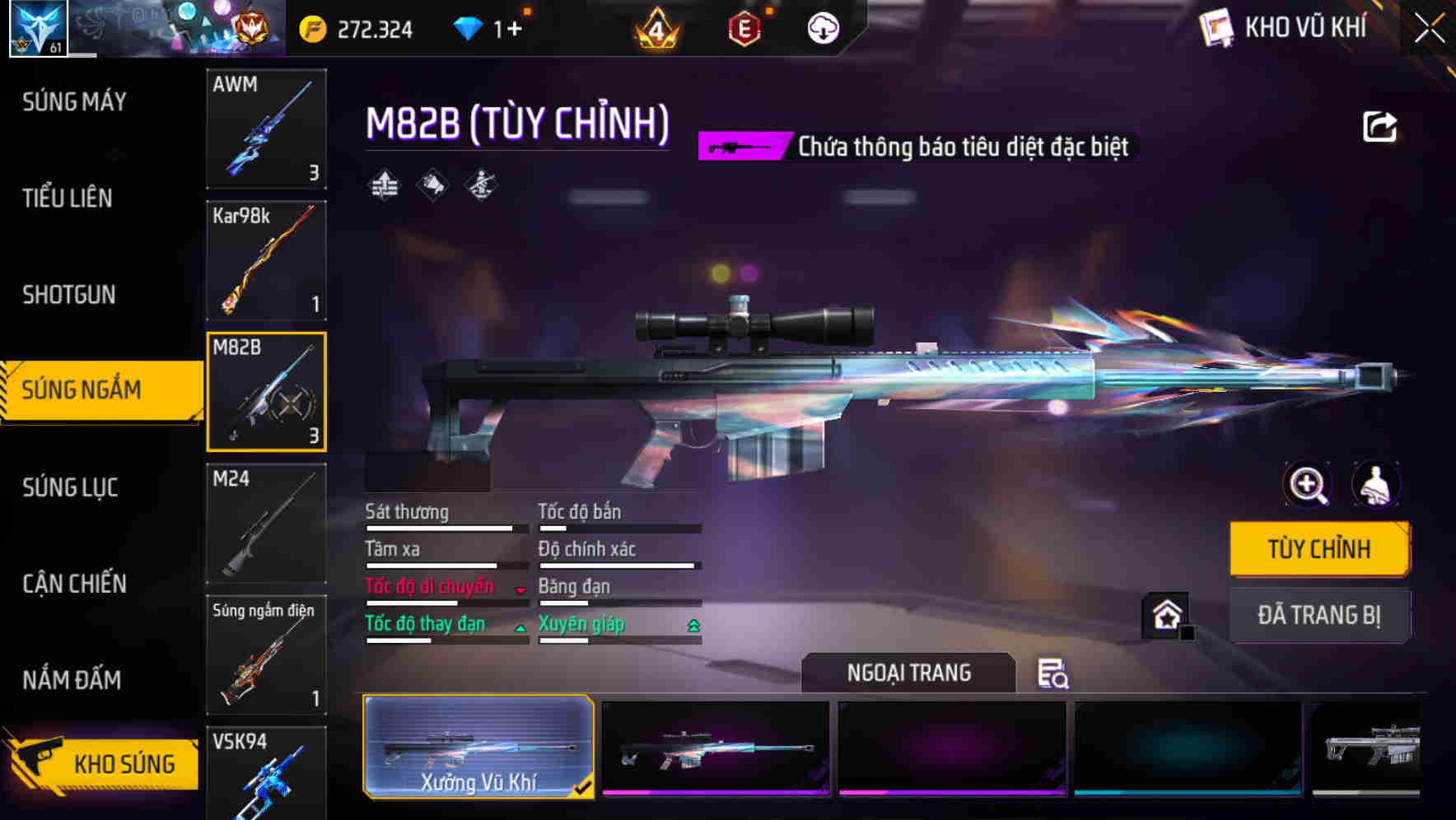
Task: Select the AWM weapon thumbnail
Action: point(266,130)
